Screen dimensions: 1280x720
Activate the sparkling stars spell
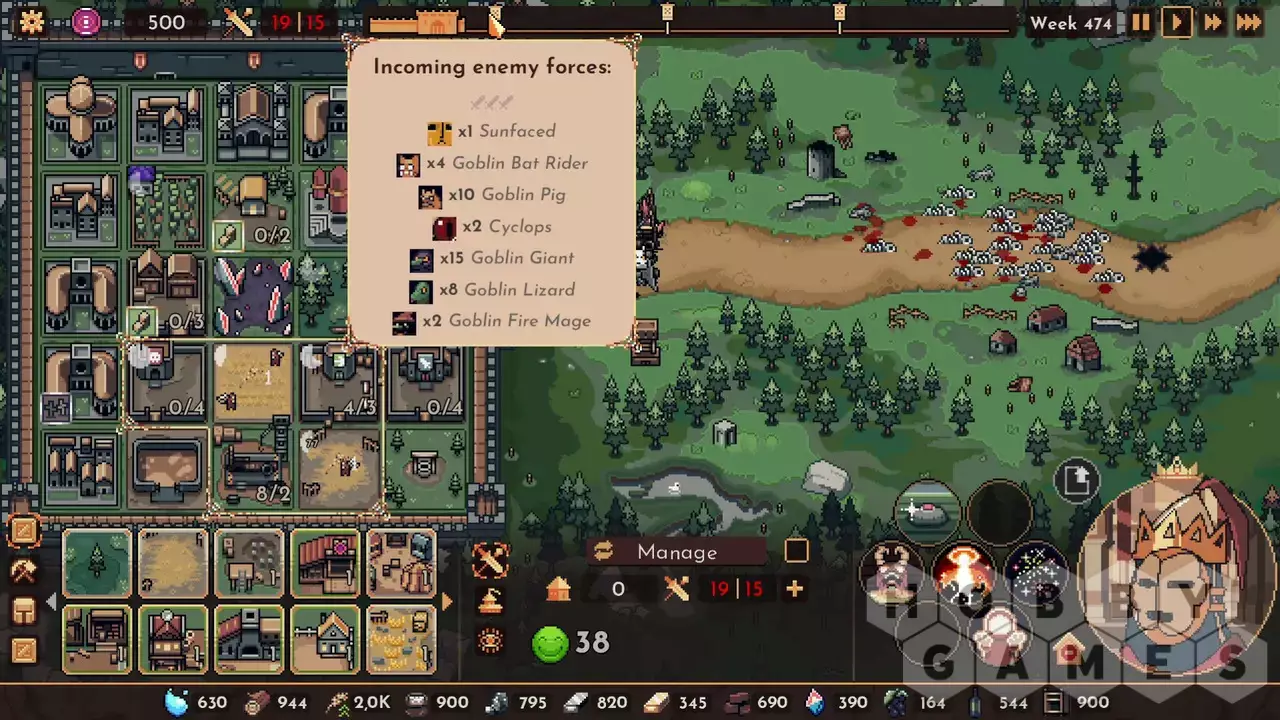(x=1034, y=571)
